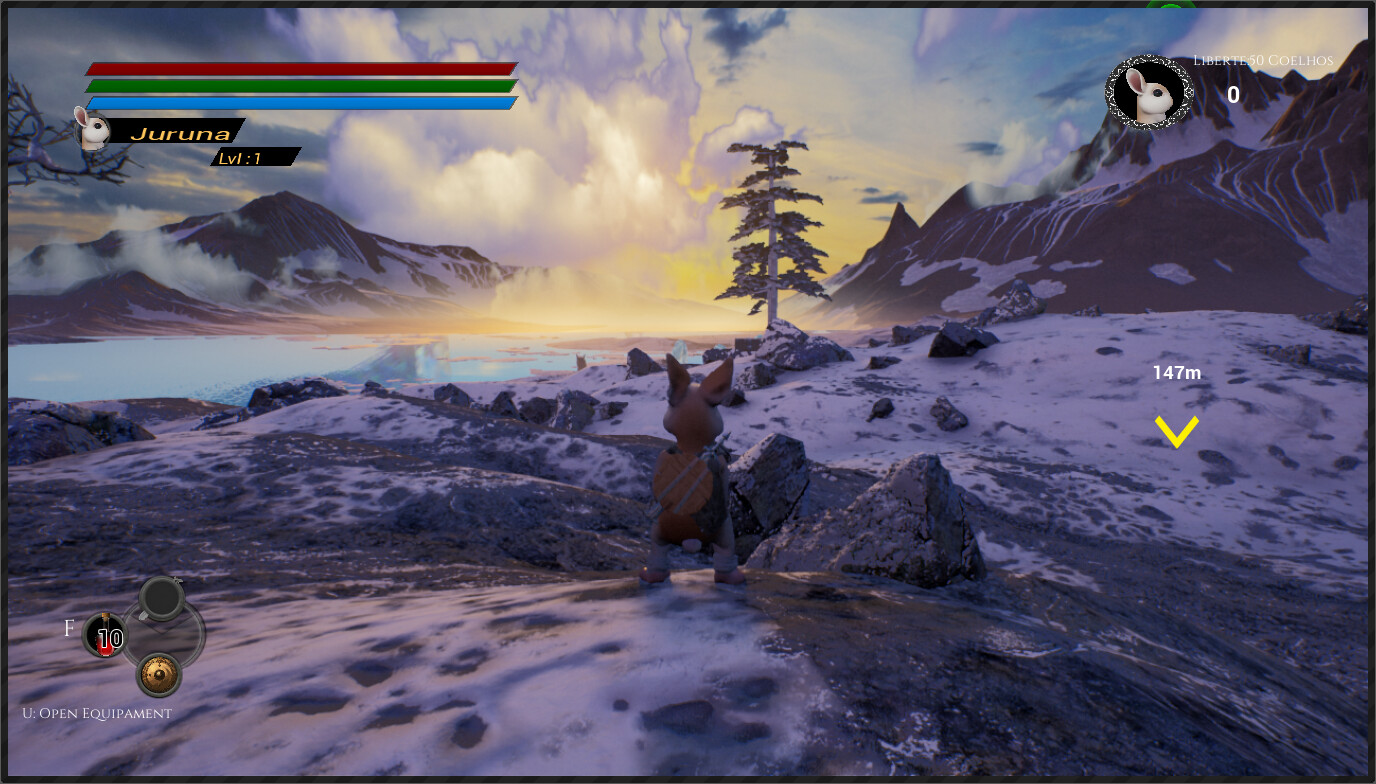Click the rabbit quest tracker icon
This screenshot has width=1376, height=784.
[x=1149, y=93]
